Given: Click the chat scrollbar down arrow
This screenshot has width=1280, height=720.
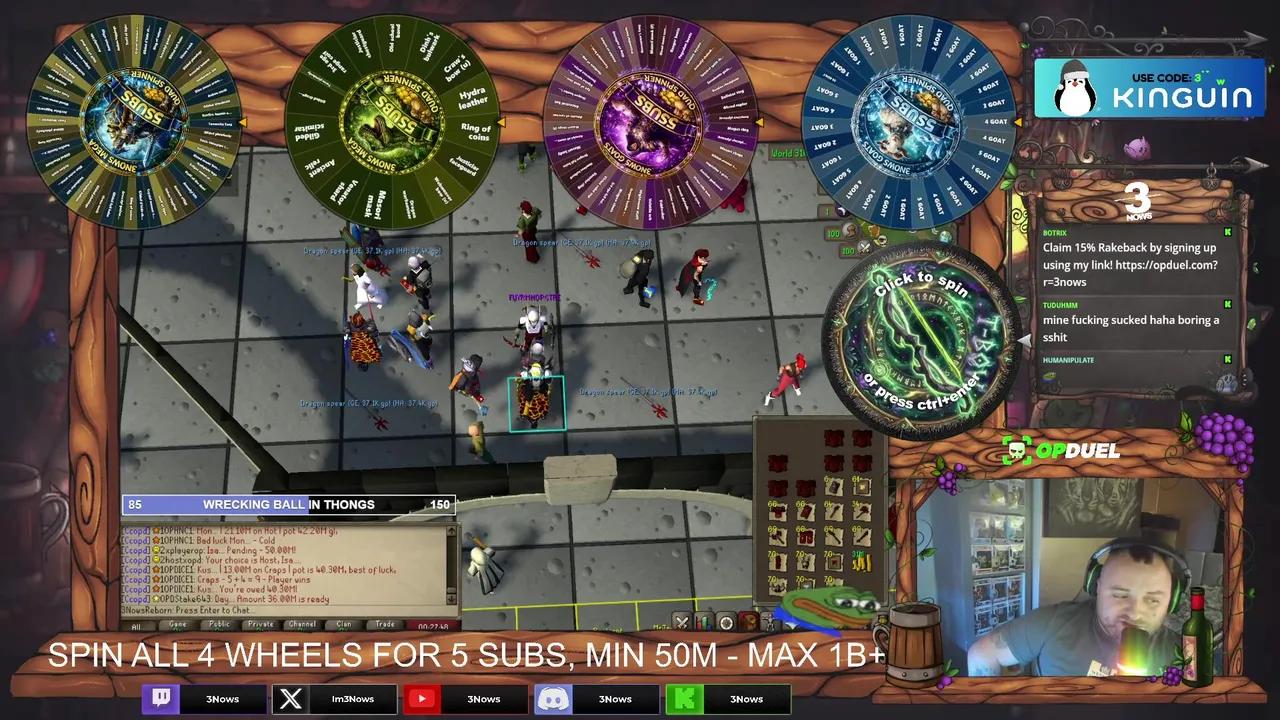Looking at the screenshot, I should click(451, 599).
